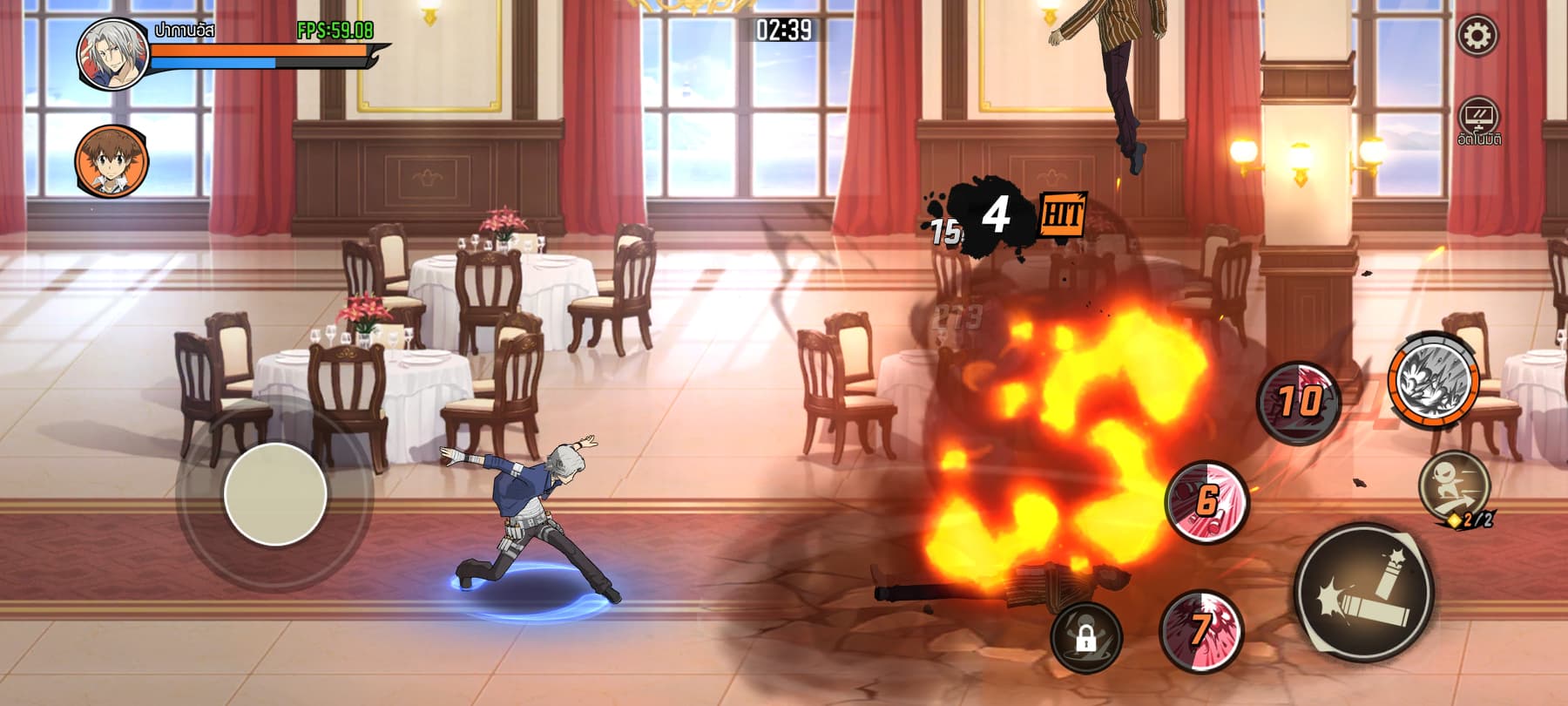The height and width of the screenshot is (706, 1568).
Task: Activate the skill with 7 cooldown
Action: 1201,630
